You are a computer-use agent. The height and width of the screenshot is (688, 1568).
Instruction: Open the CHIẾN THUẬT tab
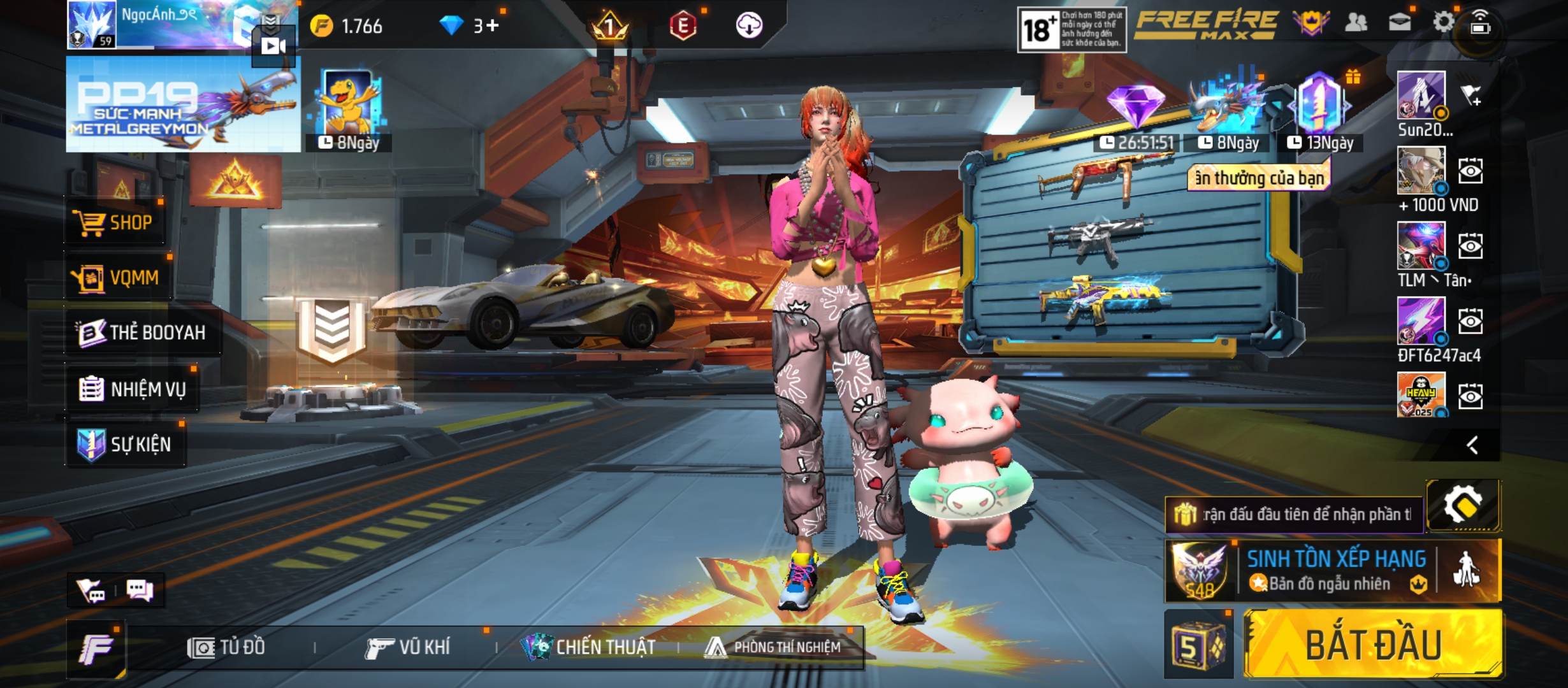(588, 647)
